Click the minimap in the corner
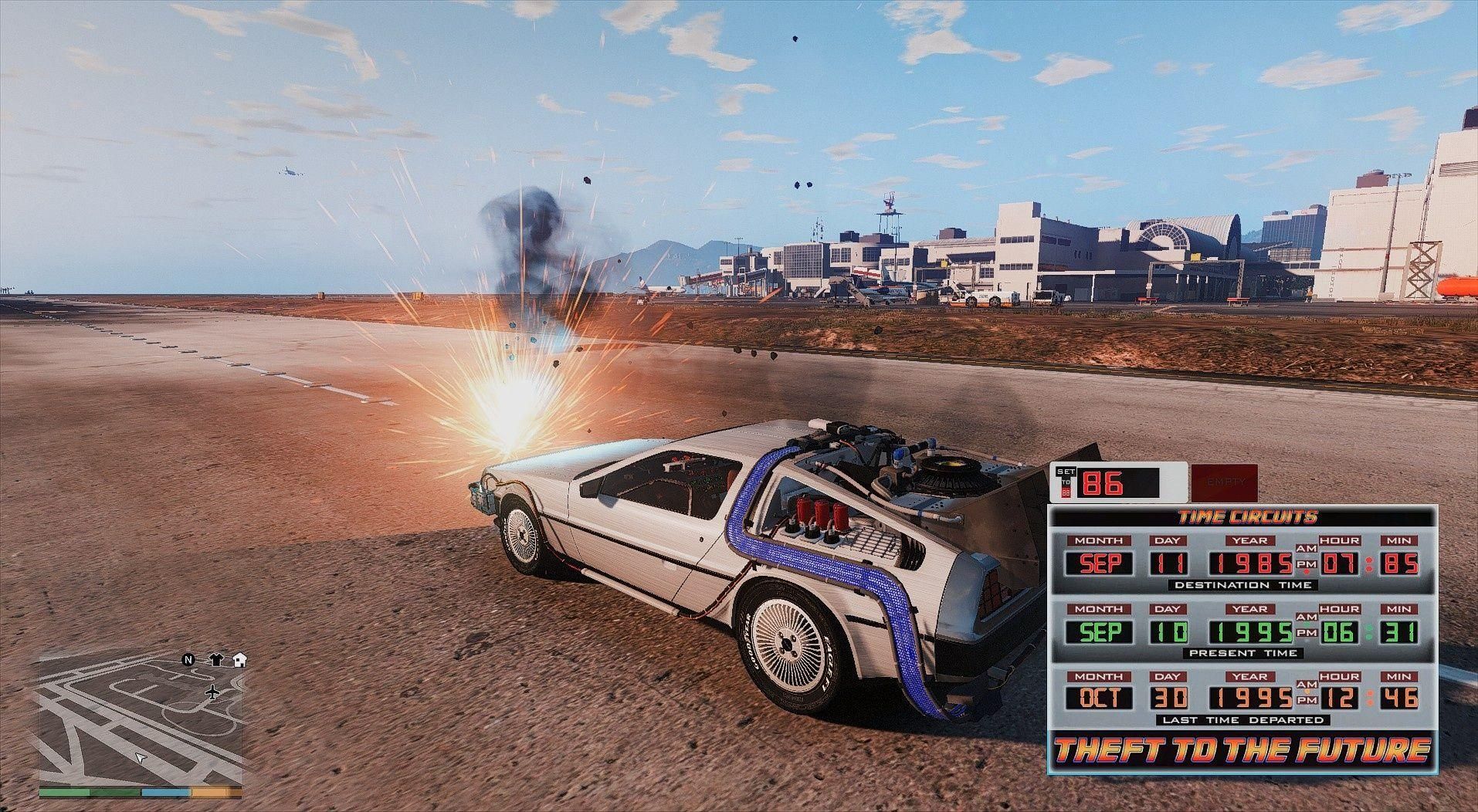 click(x=140, y=718)
